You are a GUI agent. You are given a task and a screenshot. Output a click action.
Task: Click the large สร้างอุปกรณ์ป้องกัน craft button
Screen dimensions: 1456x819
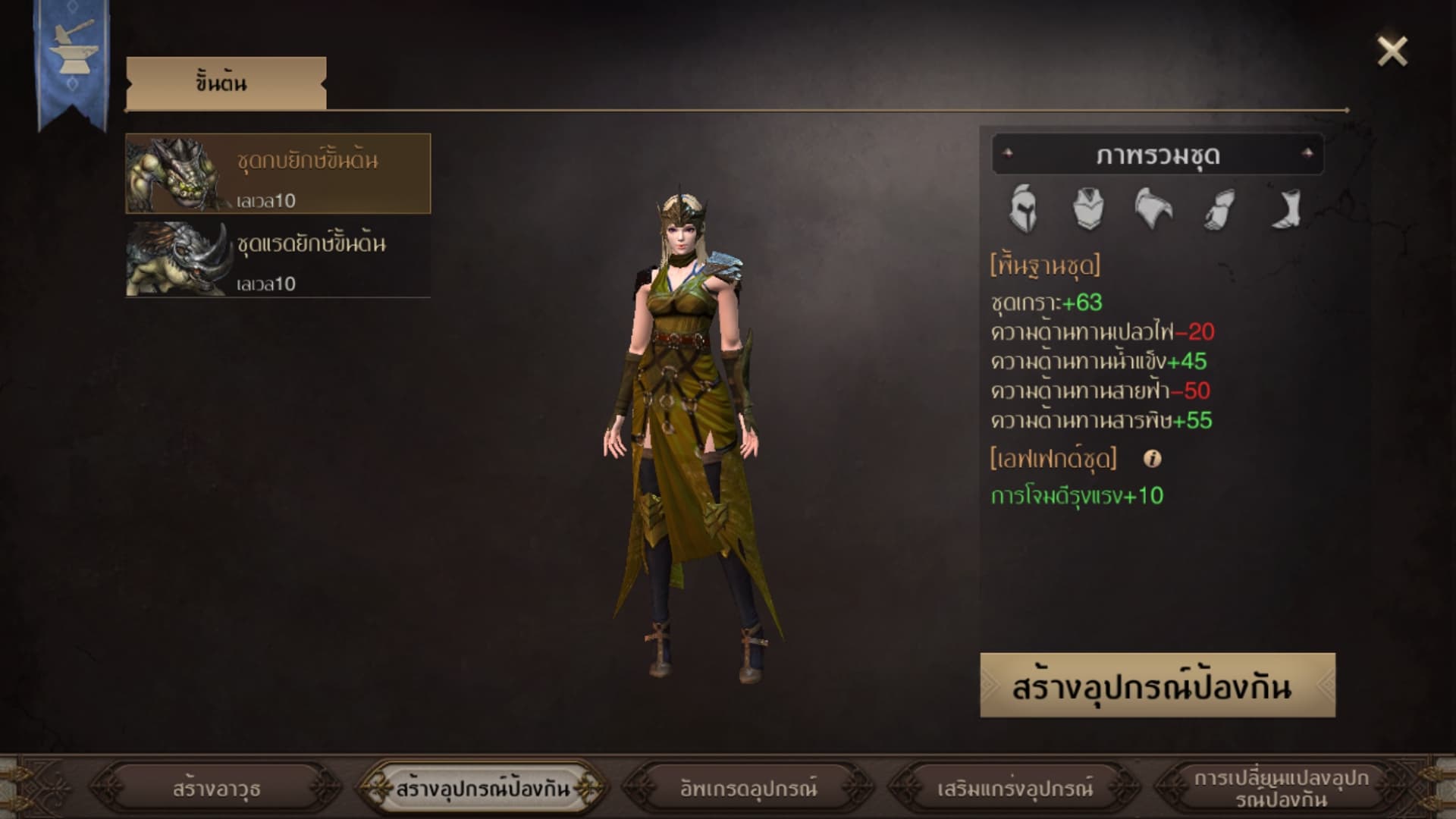click(x=1157, y=686)
